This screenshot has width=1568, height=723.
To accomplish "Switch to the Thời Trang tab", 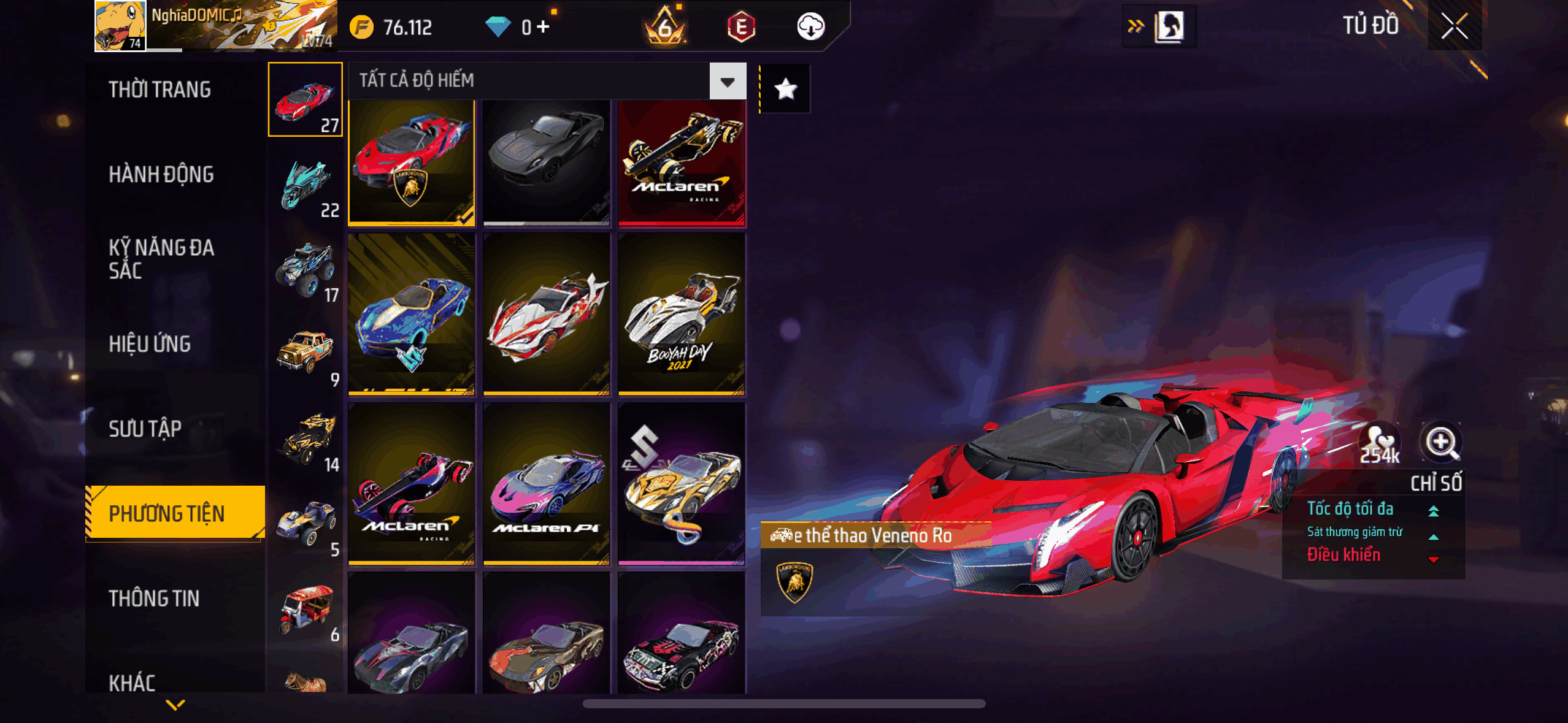I will tap(159, 90).
